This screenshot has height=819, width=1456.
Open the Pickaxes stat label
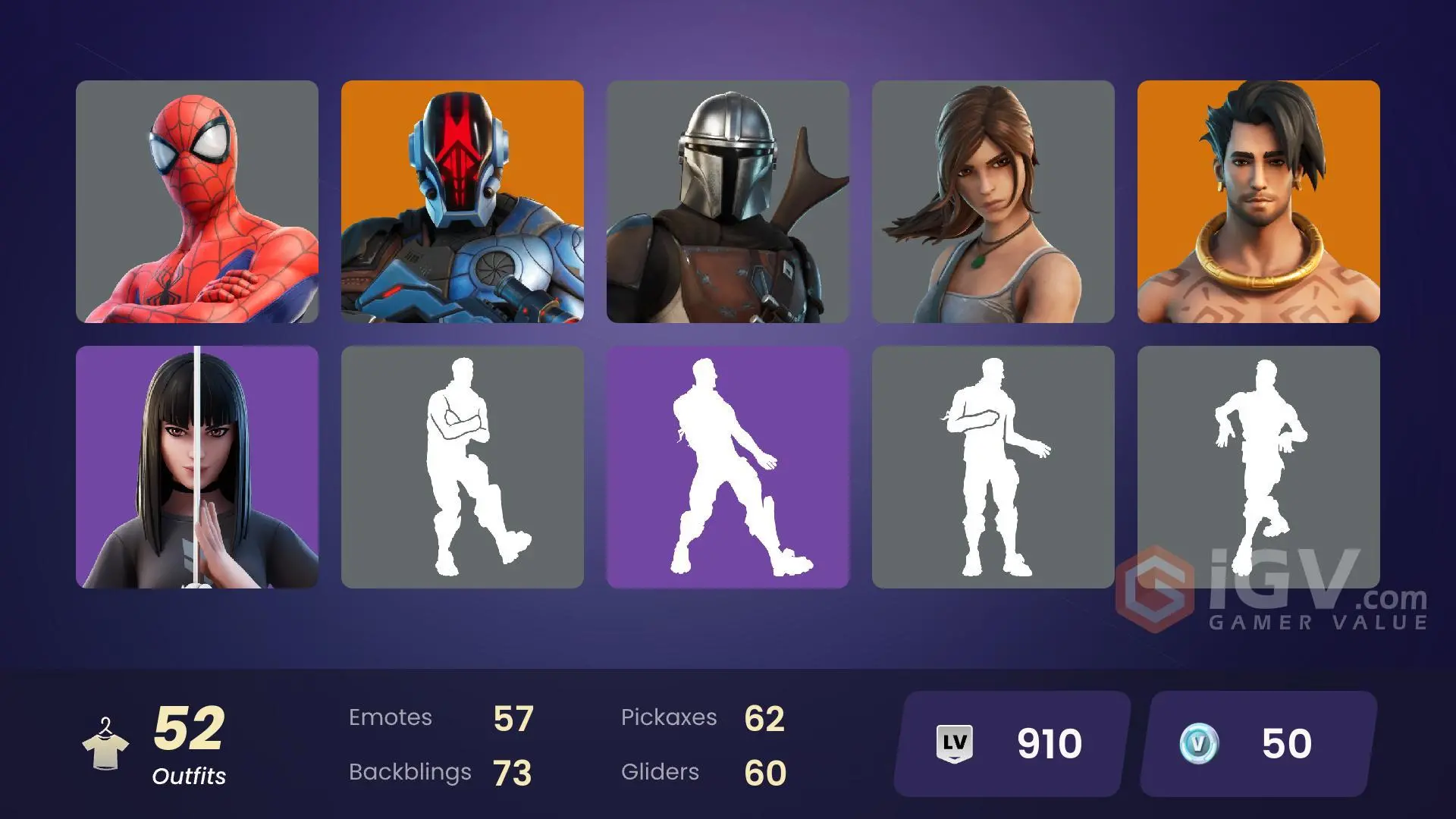[670, 717]
